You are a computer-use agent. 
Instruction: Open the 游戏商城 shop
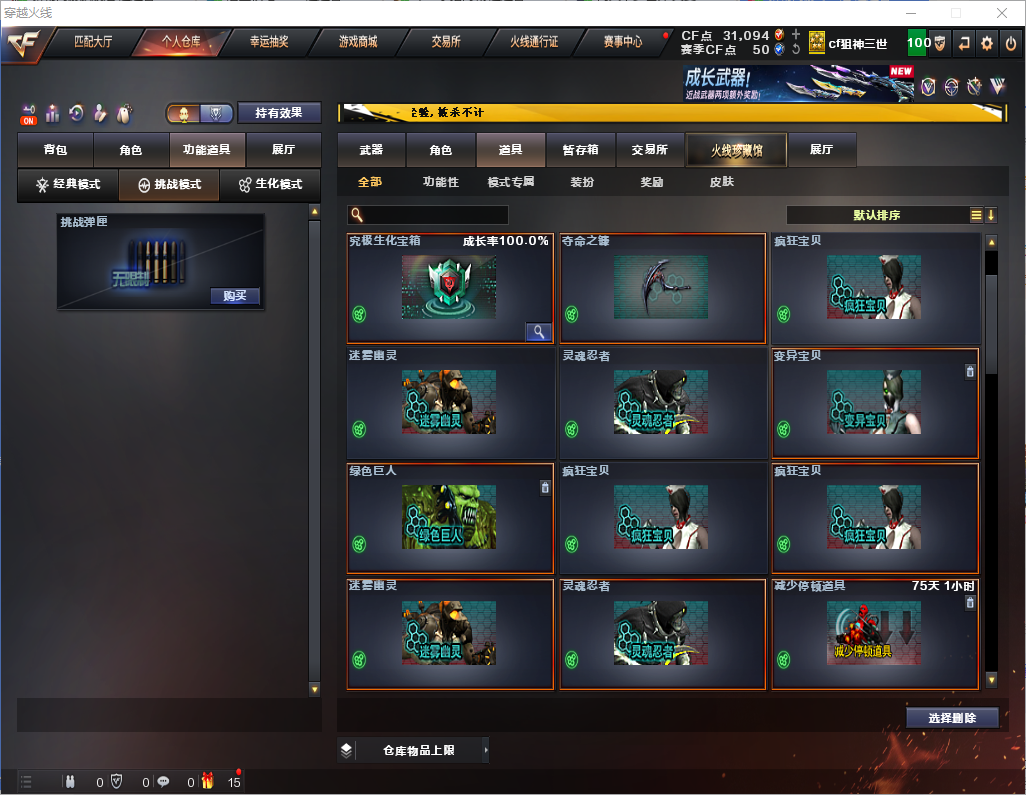pyautogui.click(x=357, y=42)
